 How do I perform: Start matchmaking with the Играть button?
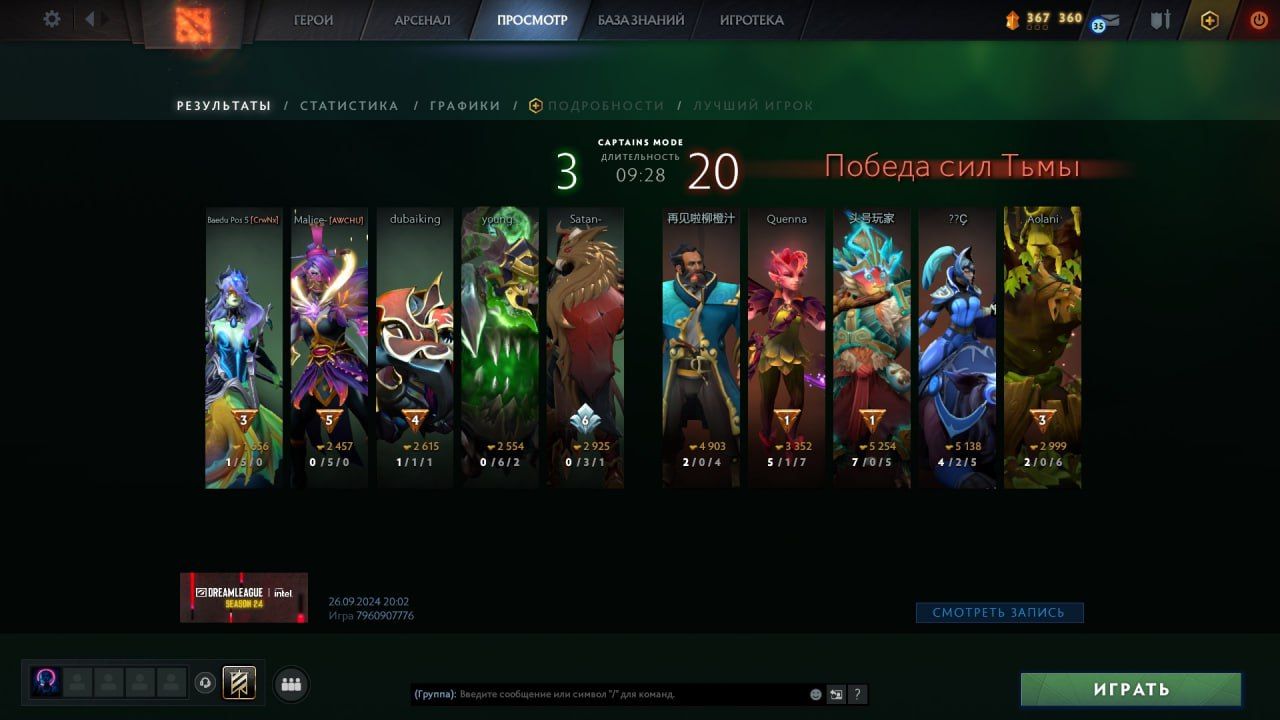point(1131,689)
